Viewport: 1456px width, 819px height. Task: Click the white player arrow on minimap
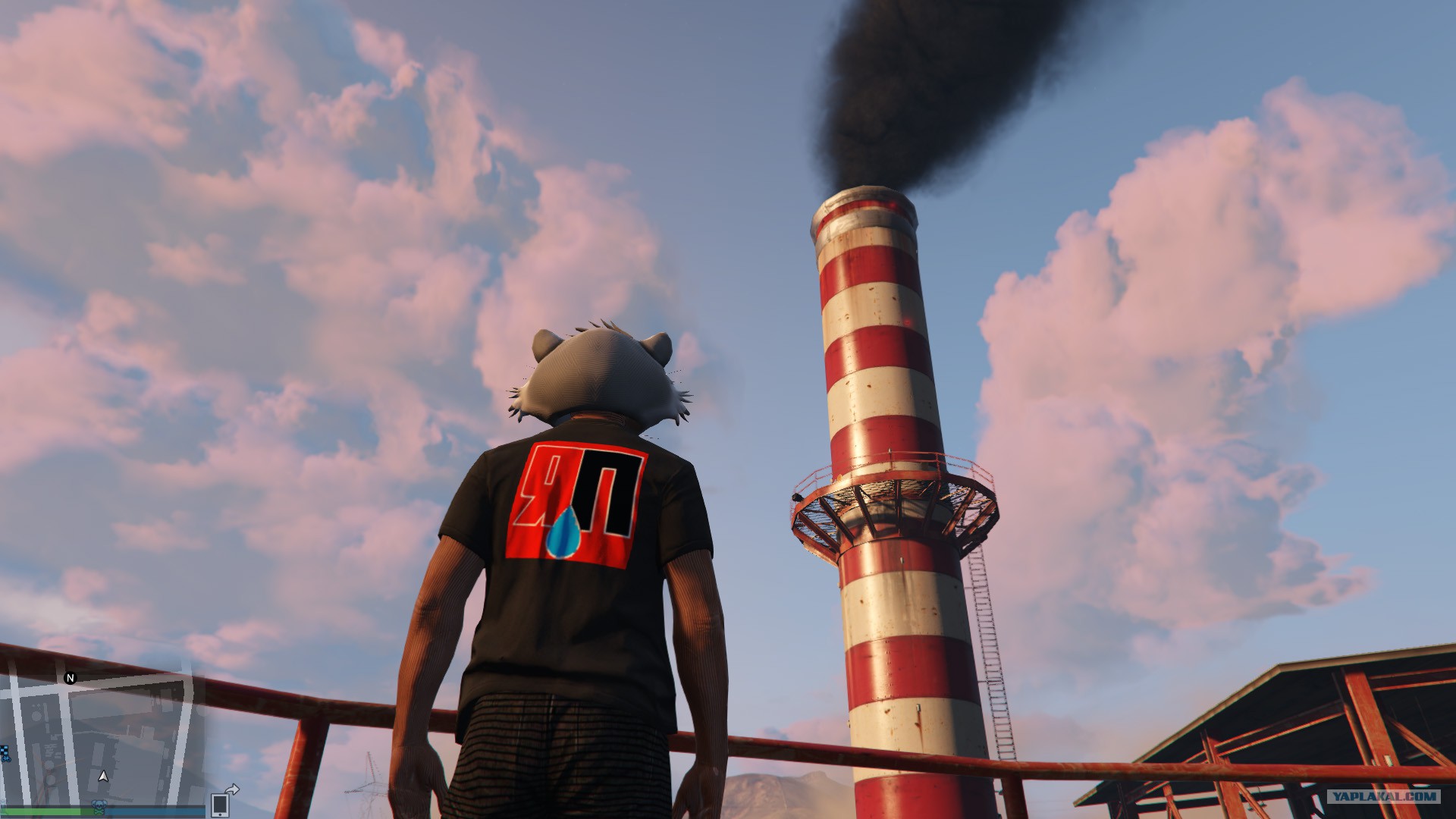[104, 777]
